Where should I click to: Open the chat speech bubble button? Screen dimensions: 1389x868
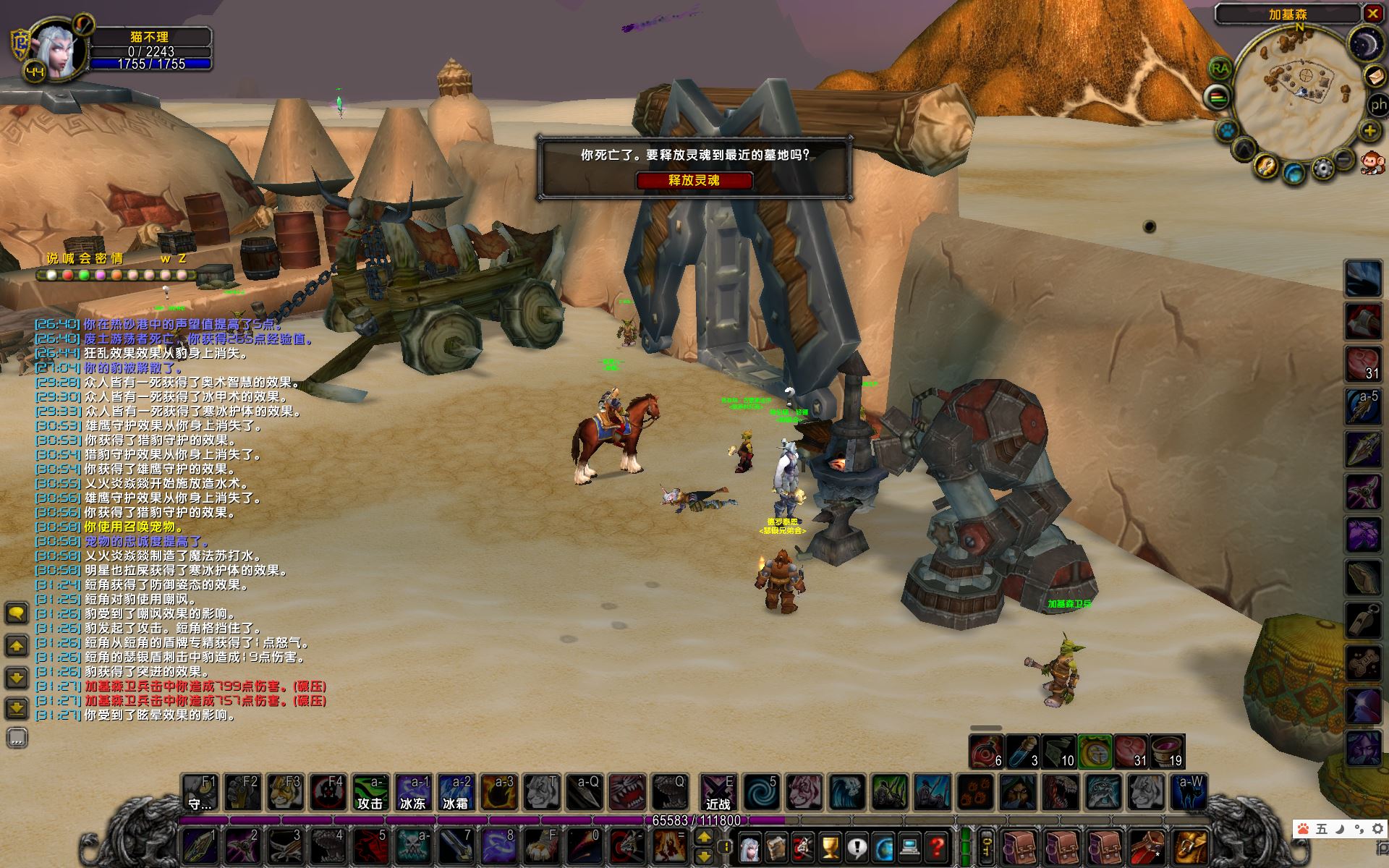[17, 614]
